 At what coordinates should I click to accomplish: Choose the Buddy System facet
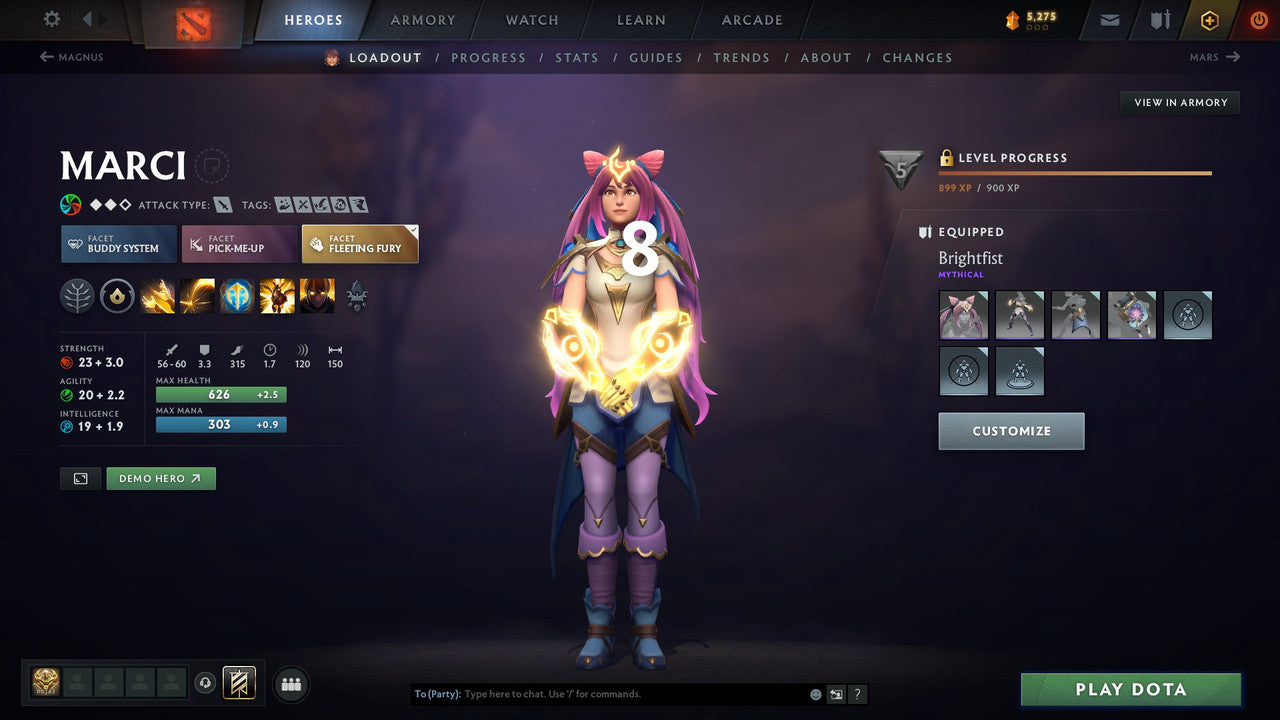(x=119, y=244)
